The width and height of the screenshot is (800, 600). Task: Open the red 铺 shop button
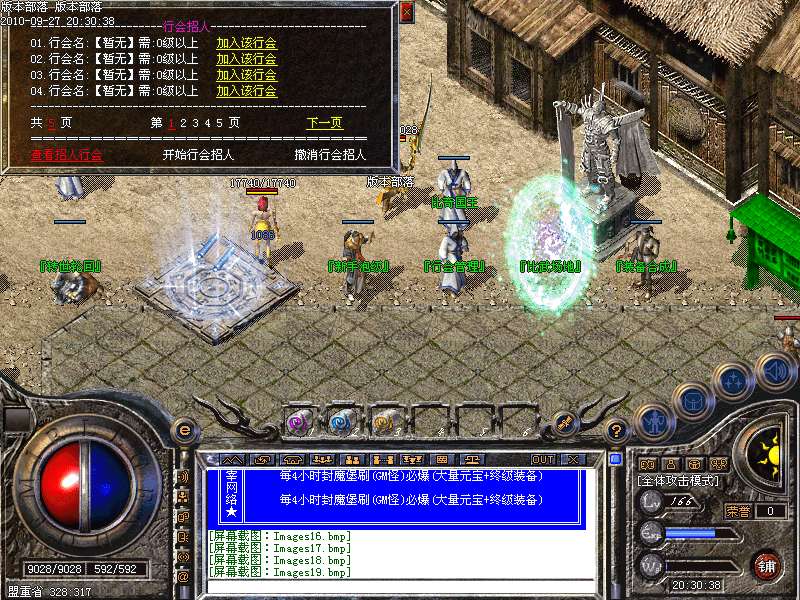pyautogui.click(x=767, y=565)
